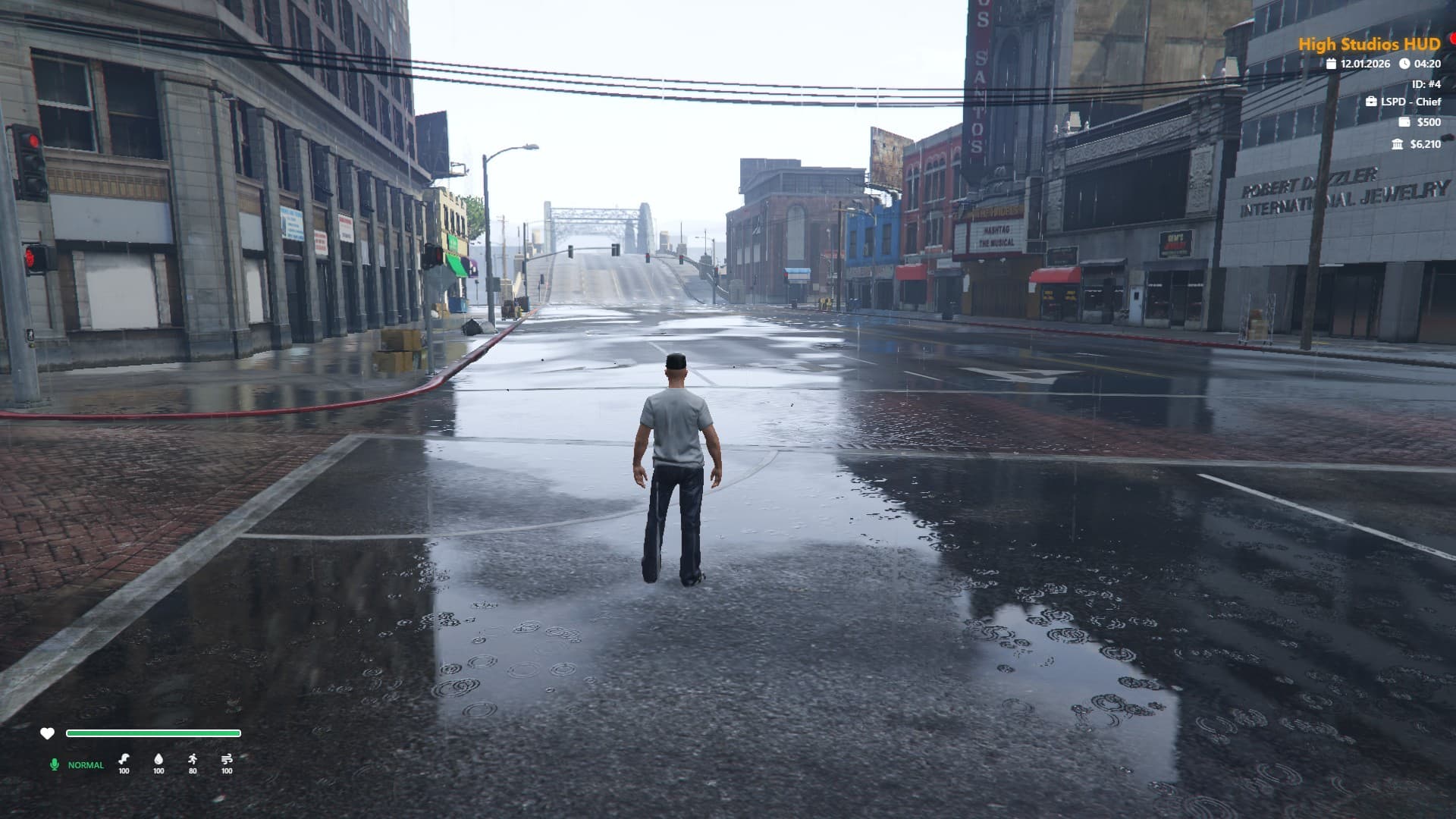Click the white heart health icon
Image resolution: width=1456 pixels, height=819 pixels.
[47, 733]
